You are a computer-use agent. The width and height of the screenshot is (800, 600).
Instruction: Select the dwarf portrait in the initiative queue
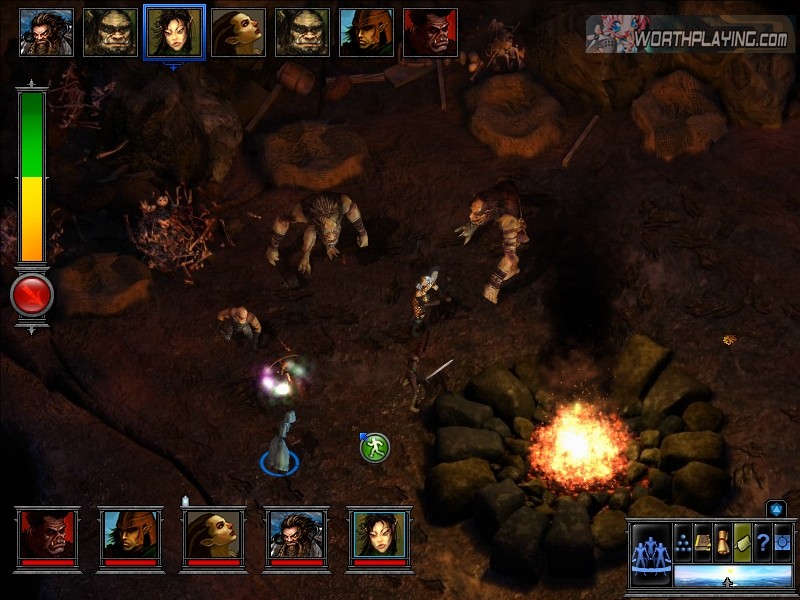[x=46, y=33]
